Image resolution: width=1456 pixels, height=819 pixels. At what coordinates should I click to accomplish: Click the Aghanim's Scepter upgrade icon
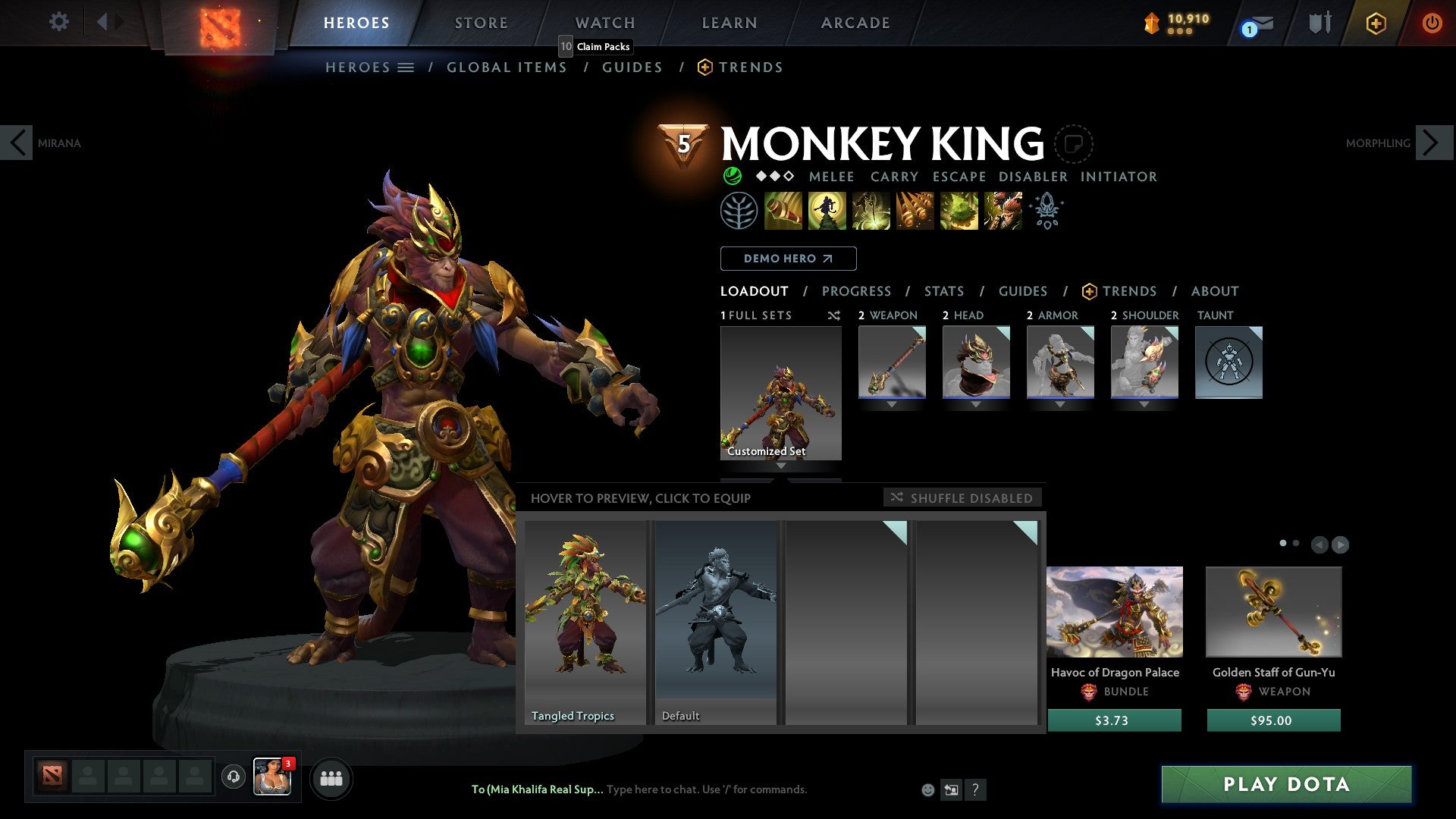click(1046, 211)
